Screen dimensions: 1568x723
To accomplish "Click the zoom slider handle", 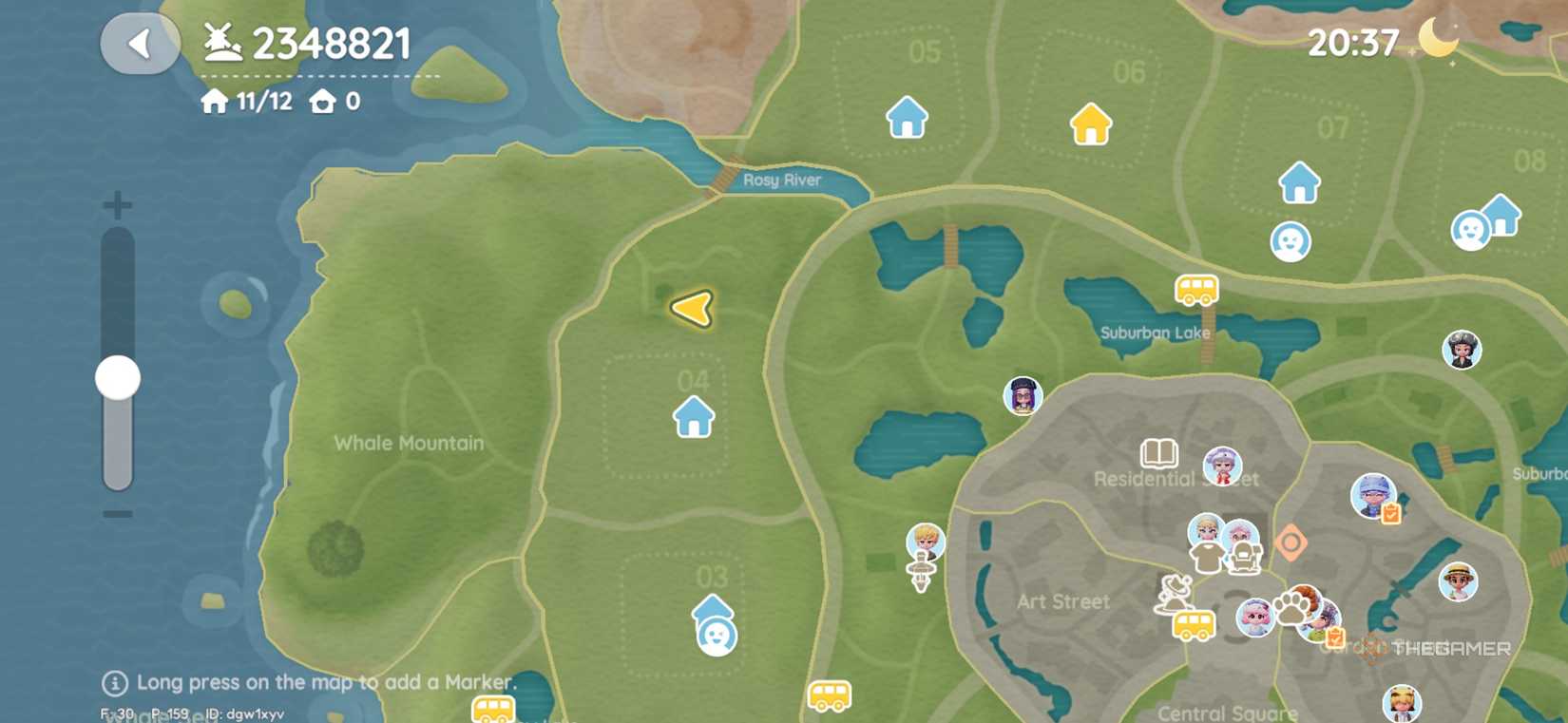I will pyautogui.click(x=116, y=377).
